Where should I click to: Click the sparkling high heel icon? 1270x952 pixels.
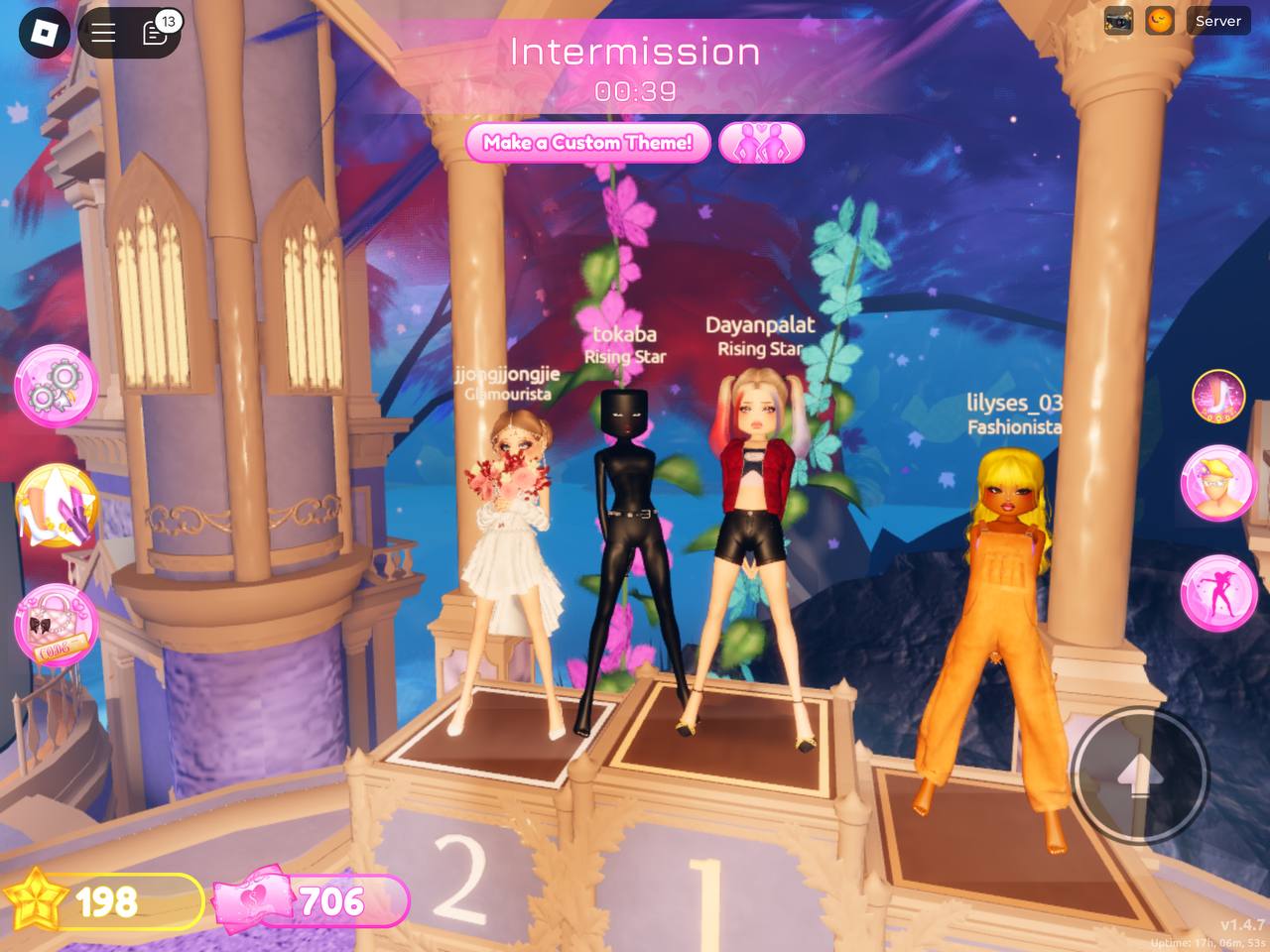[1217, 396]
